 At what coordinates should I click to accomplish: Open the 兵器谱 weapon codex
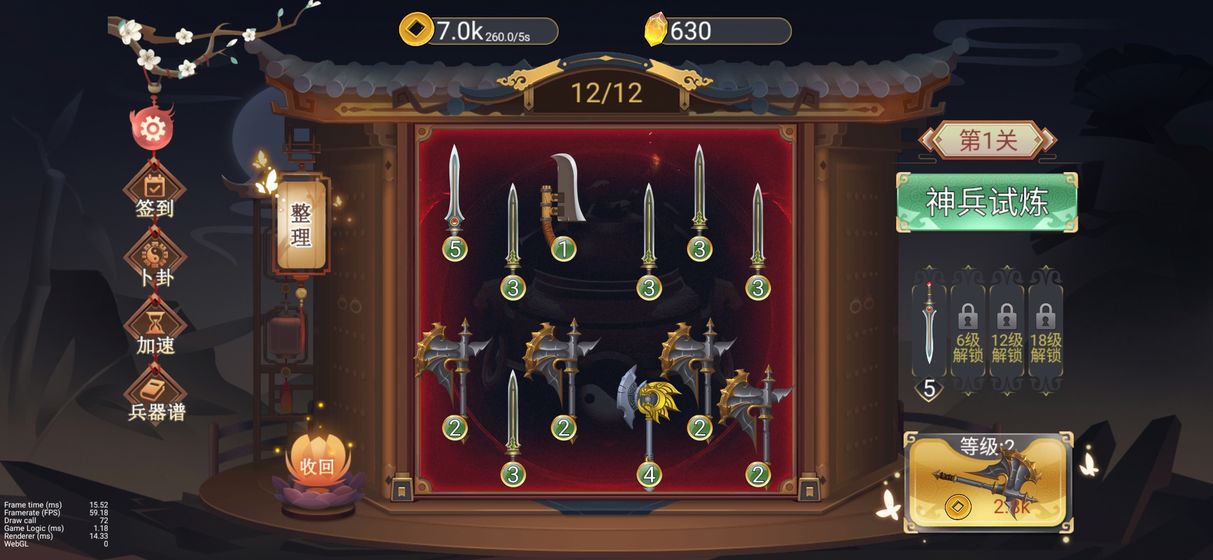pos(156,397)
